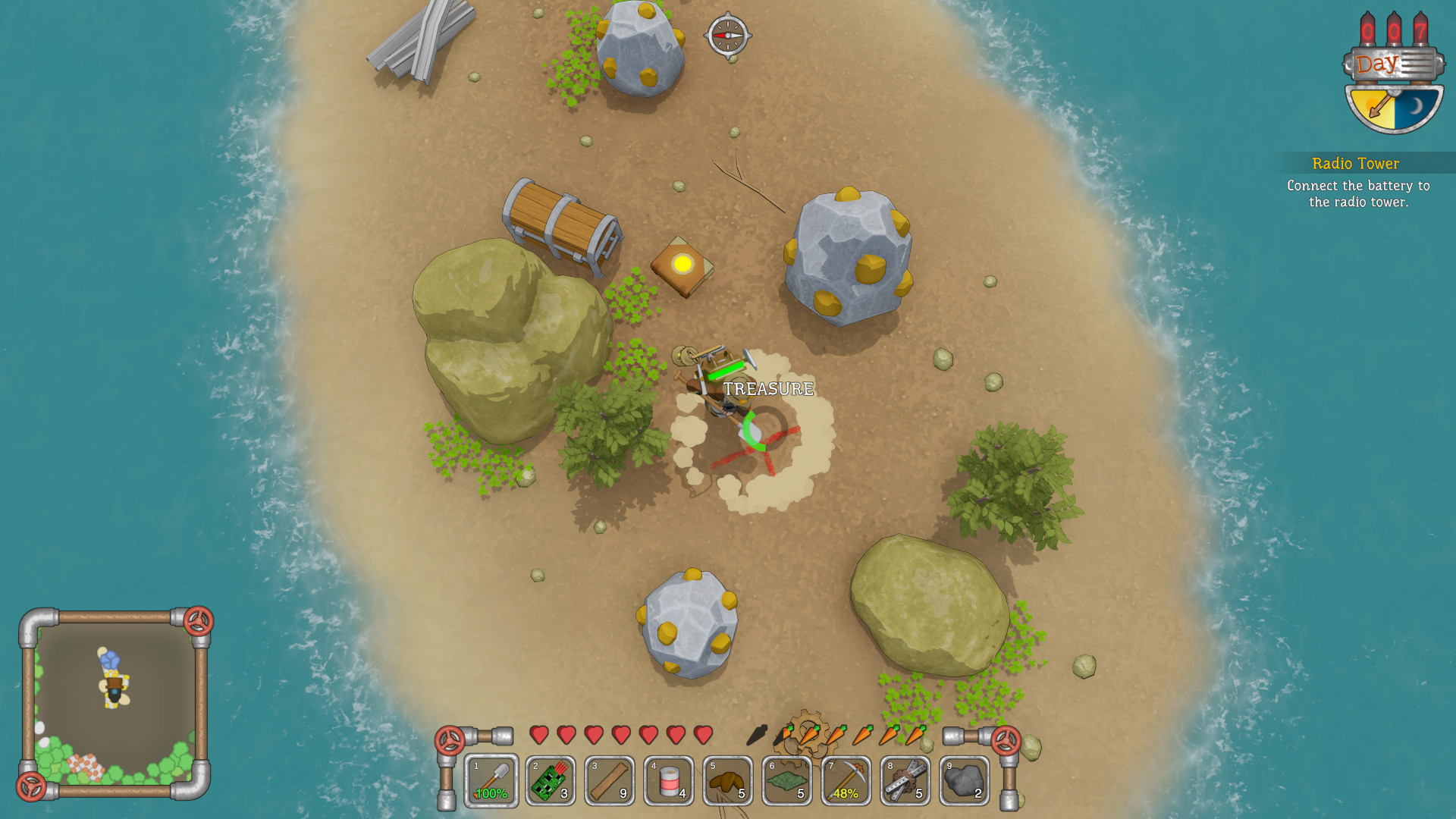Equip the pickaxe from the hotbar
This screenshot has width=1456, height=819.
846,780
